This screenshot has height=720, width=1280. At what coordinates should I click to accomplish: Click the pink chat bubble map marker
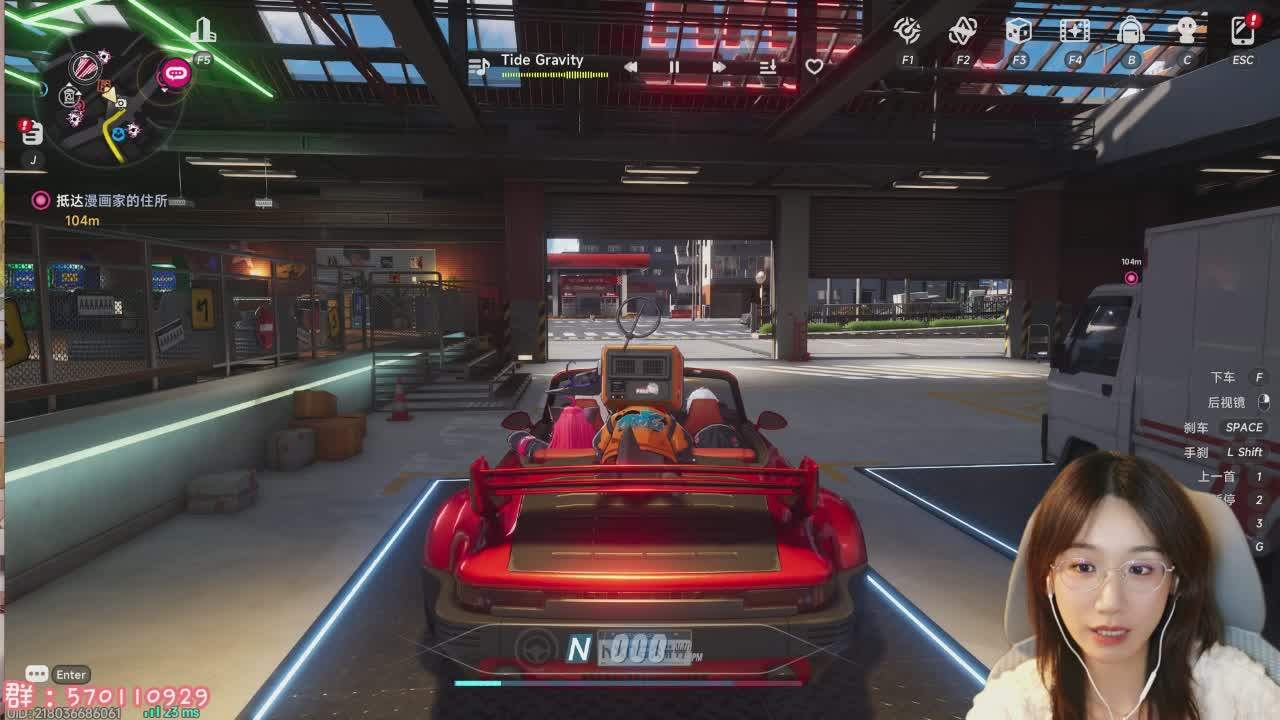pos(176,73)
